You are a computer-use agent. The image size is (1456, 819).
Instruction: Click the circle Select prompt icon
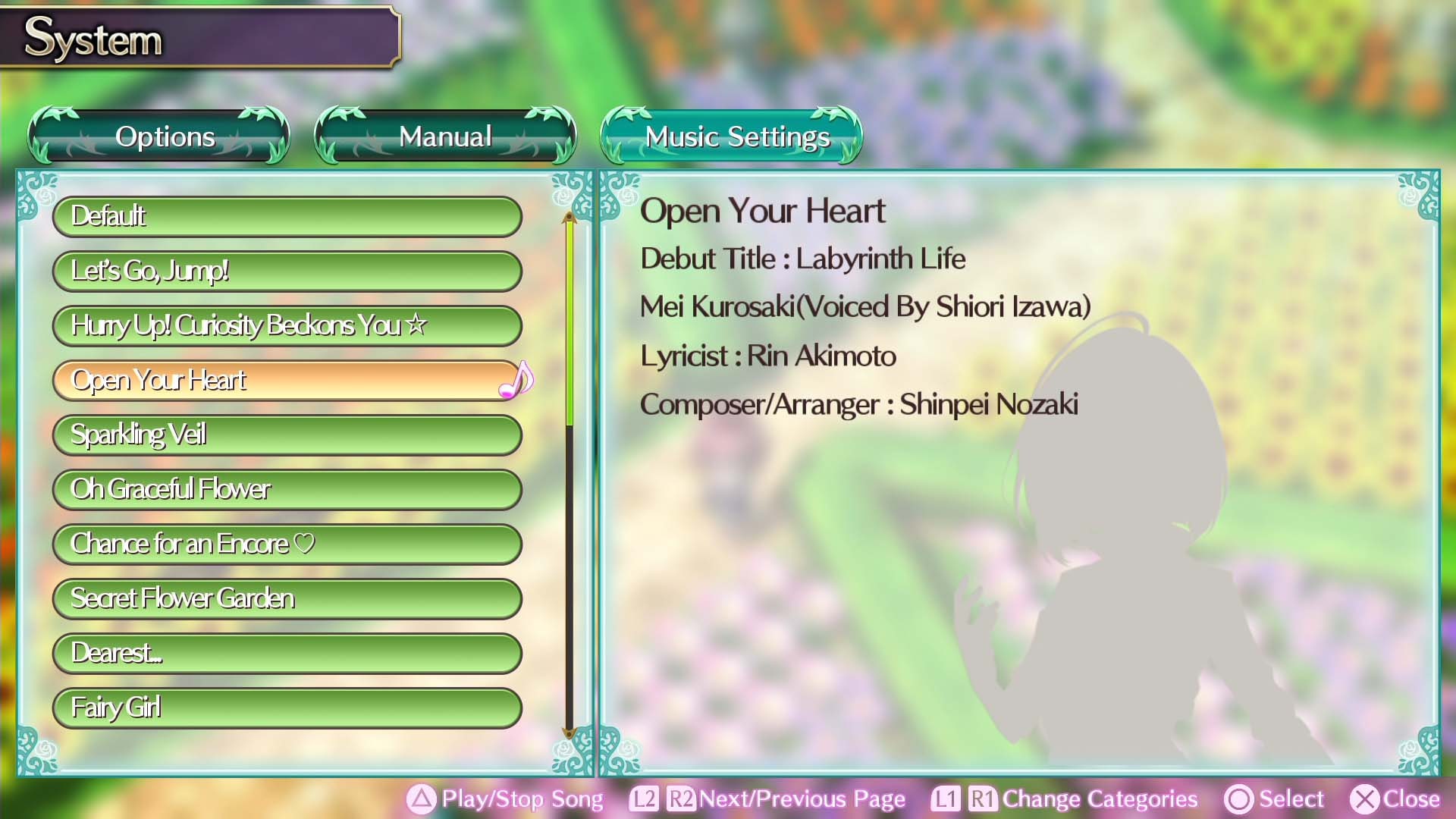click(1238, 799)
